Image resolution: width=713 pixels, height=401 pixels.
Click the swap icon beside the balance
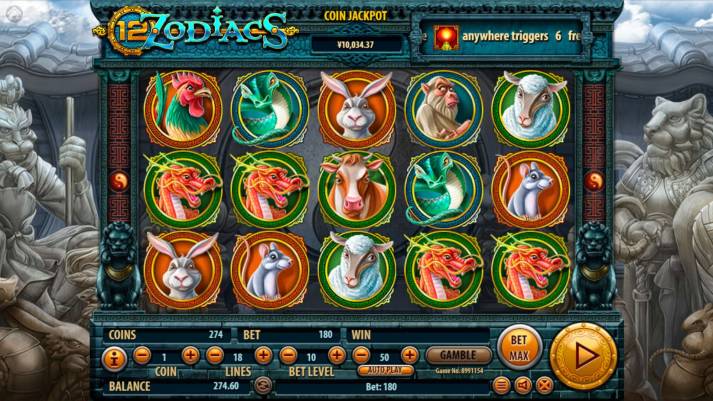pyautogui.click(x=263, y=385)
